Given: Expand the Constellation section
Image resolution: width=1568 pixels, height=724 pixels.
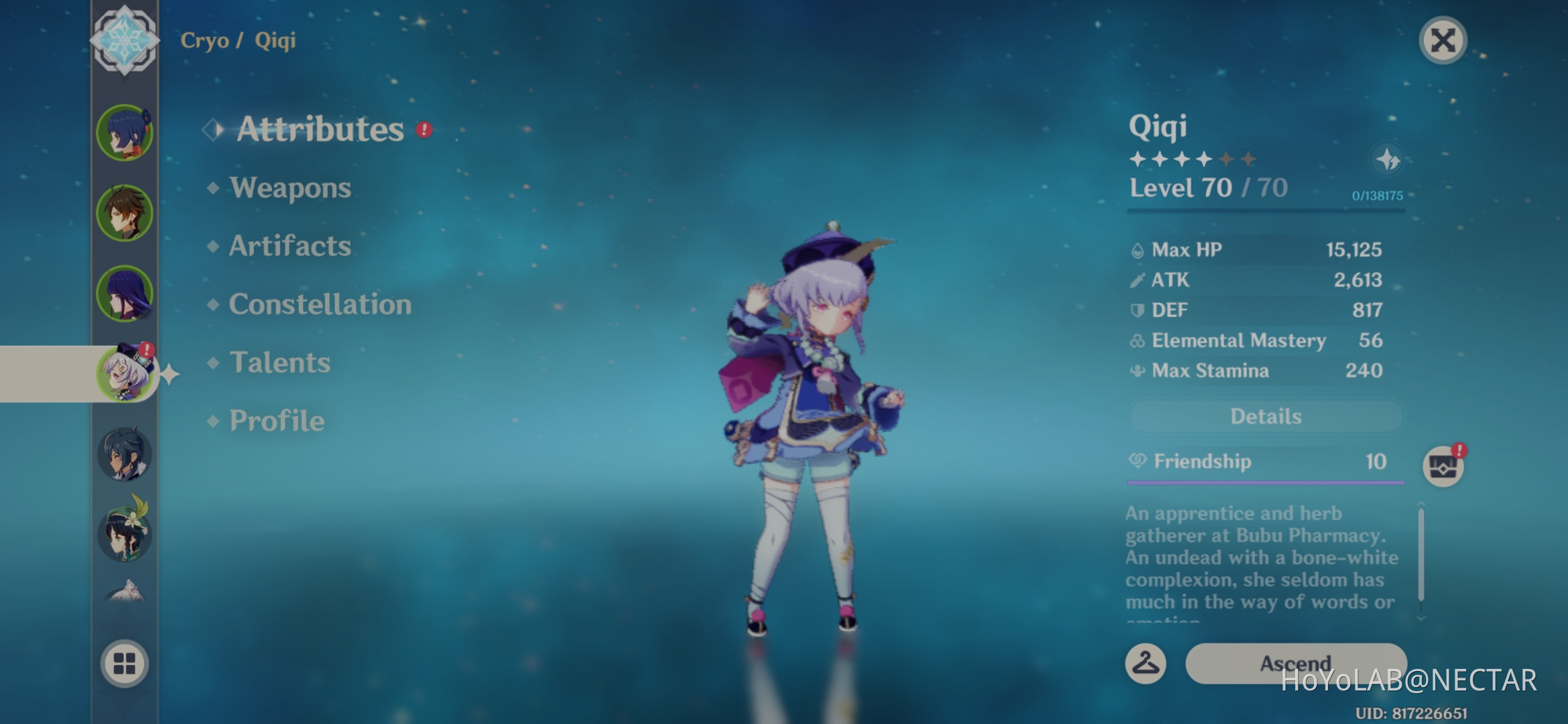Looking at the screenshot, I should click(320, 304).
